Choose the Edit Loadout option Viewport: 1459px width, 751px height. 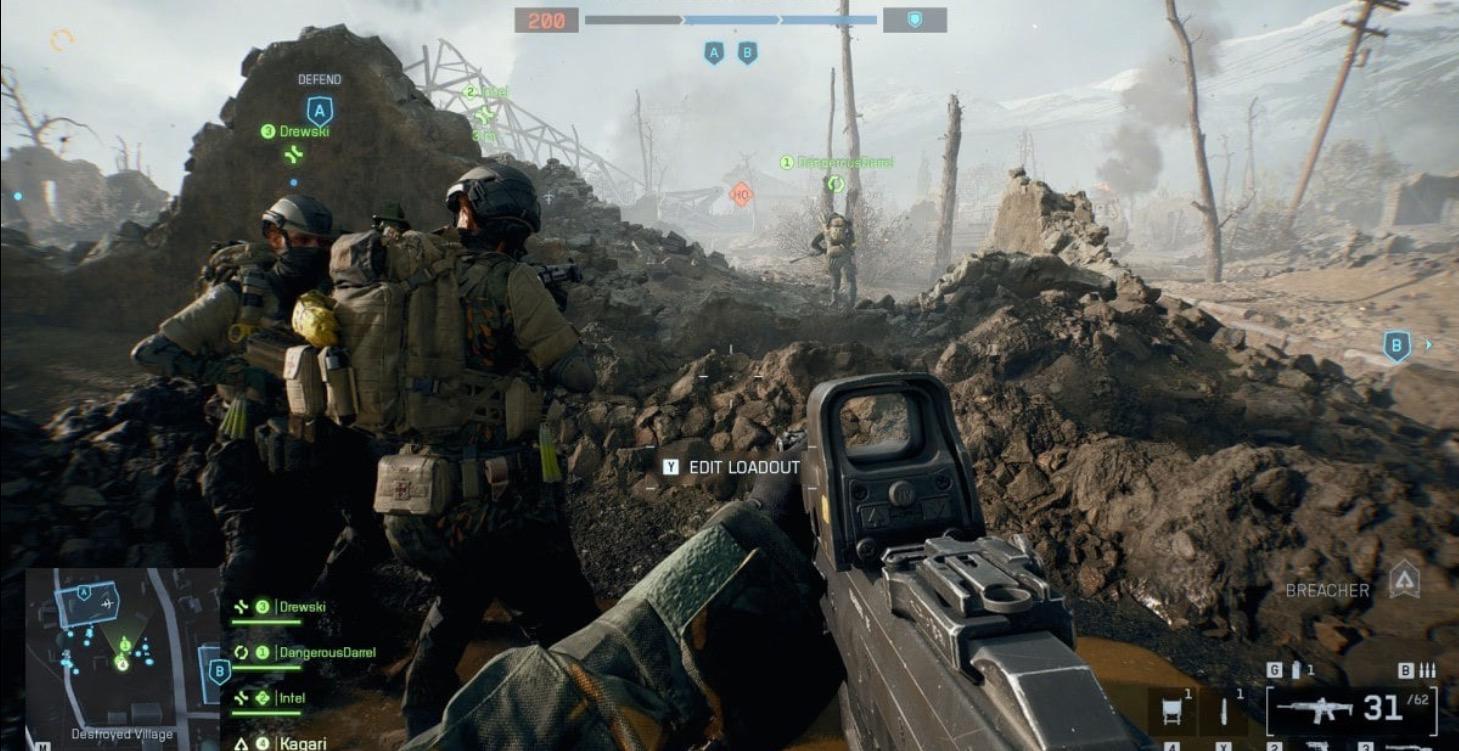(734, 467)
